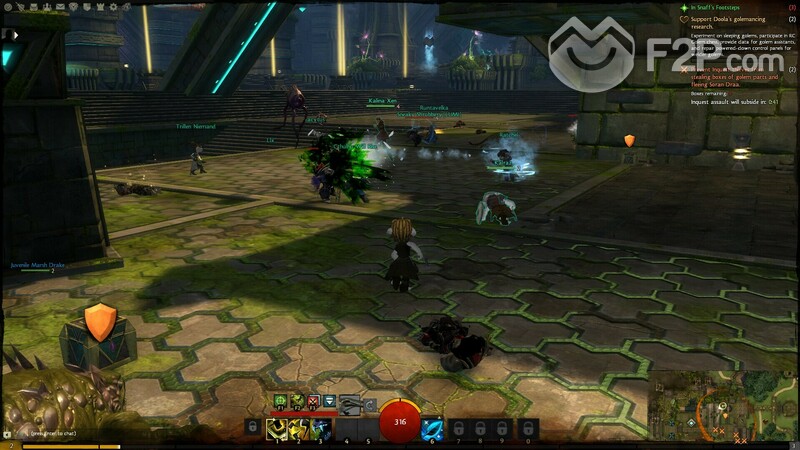Viewport: 800px width, 450px height.
Task: Swap weapons with the circular arrow button
Action: click(x=371, y=404)
